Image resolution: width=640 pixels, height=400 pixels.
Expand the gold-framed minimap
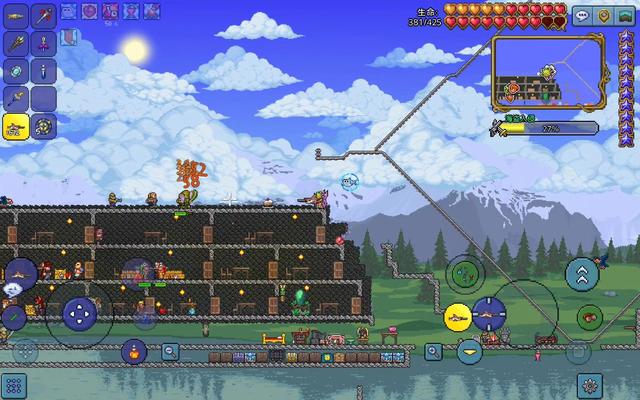(x=548, y=72)
